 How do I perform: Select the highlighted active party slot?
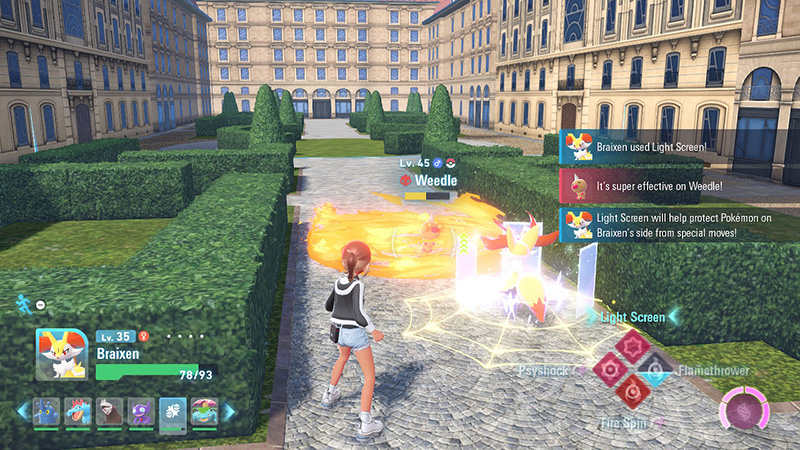pos(171,411)
